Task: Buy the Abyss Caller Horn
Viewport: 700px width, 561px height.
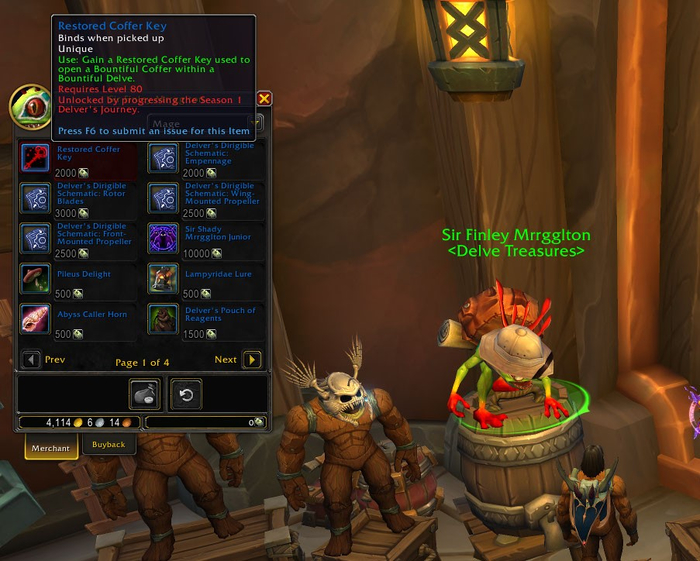Action: pos(37,319)
